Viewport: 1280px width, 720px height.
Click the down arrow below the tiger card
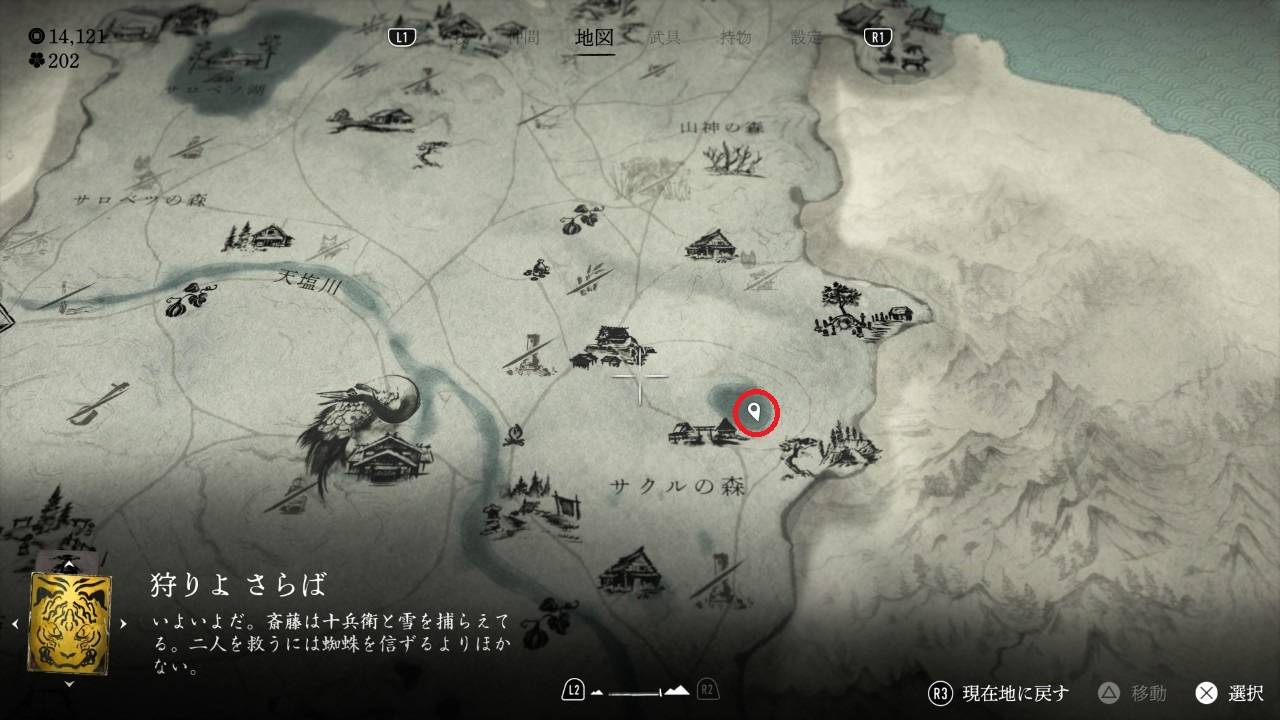[x=69, y=684]
